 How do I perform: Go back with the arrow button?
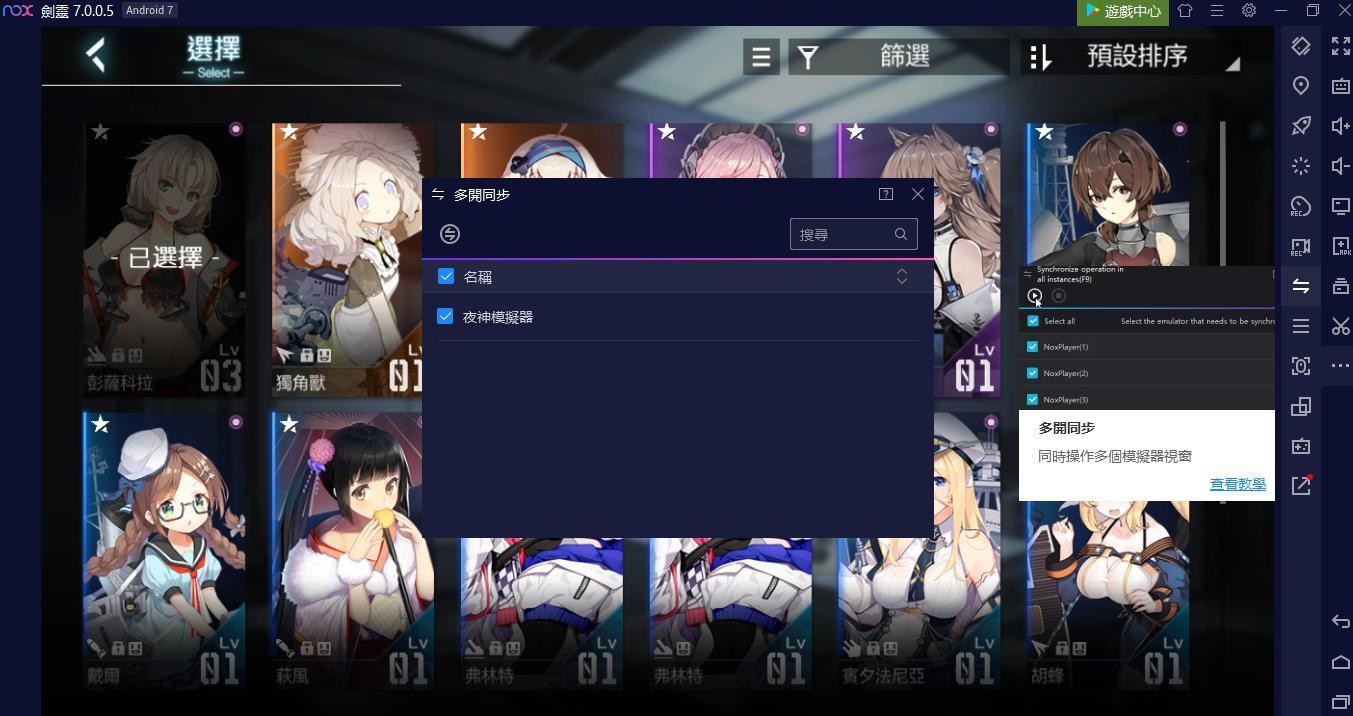96,55
